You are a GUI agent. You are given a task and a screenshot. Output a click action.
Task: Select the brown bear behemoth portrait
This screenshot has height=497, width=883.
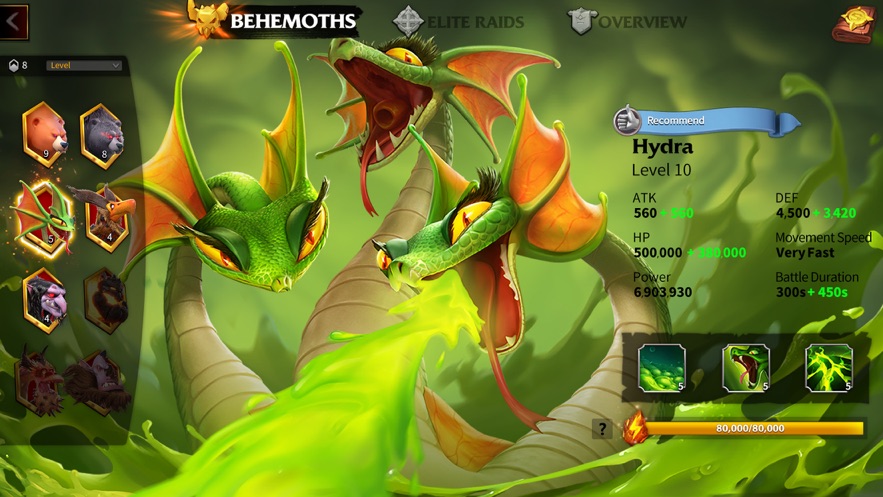45,134
